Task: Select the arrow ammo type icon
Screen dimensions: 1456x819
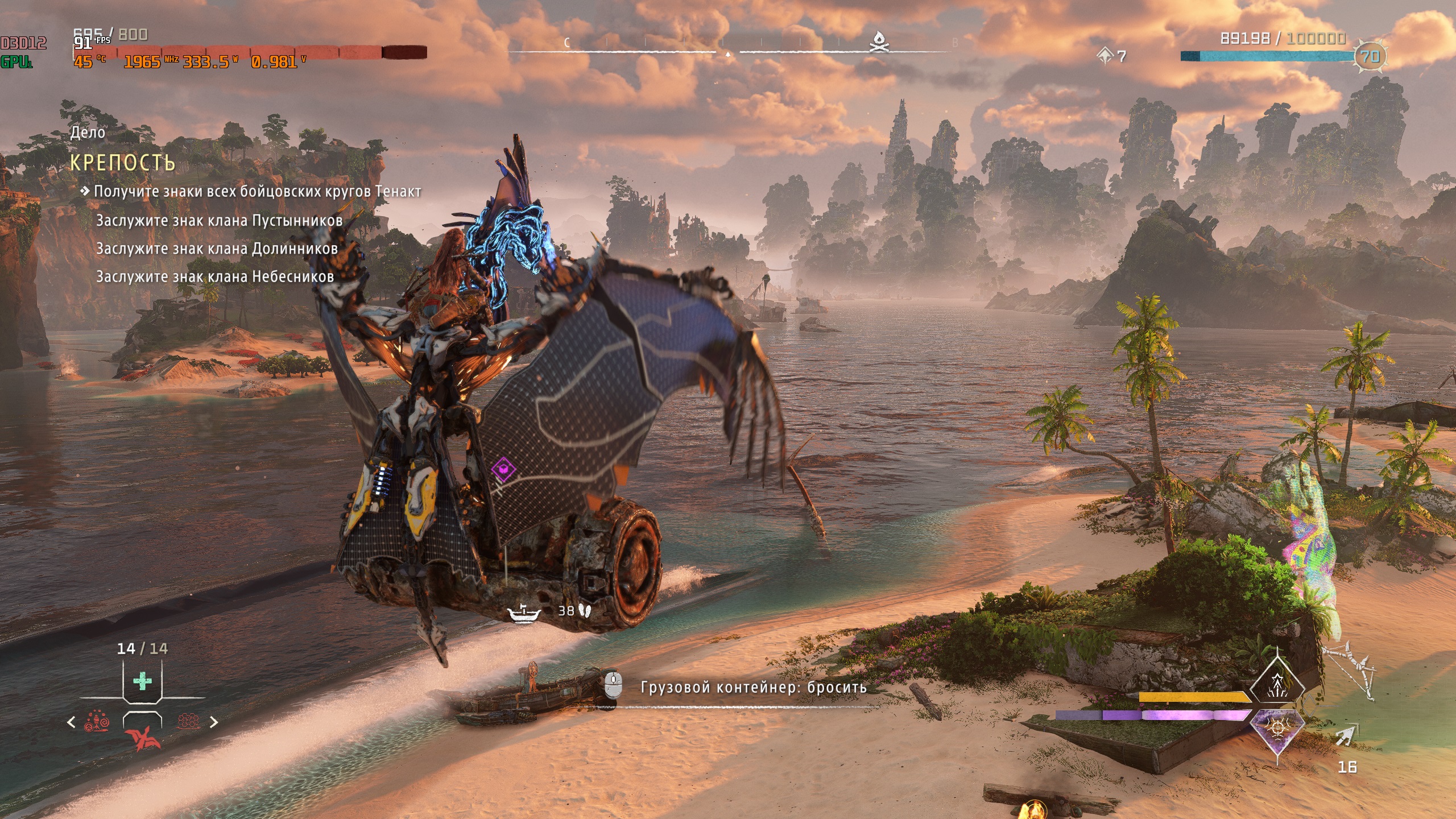Action: (1346, 737)
